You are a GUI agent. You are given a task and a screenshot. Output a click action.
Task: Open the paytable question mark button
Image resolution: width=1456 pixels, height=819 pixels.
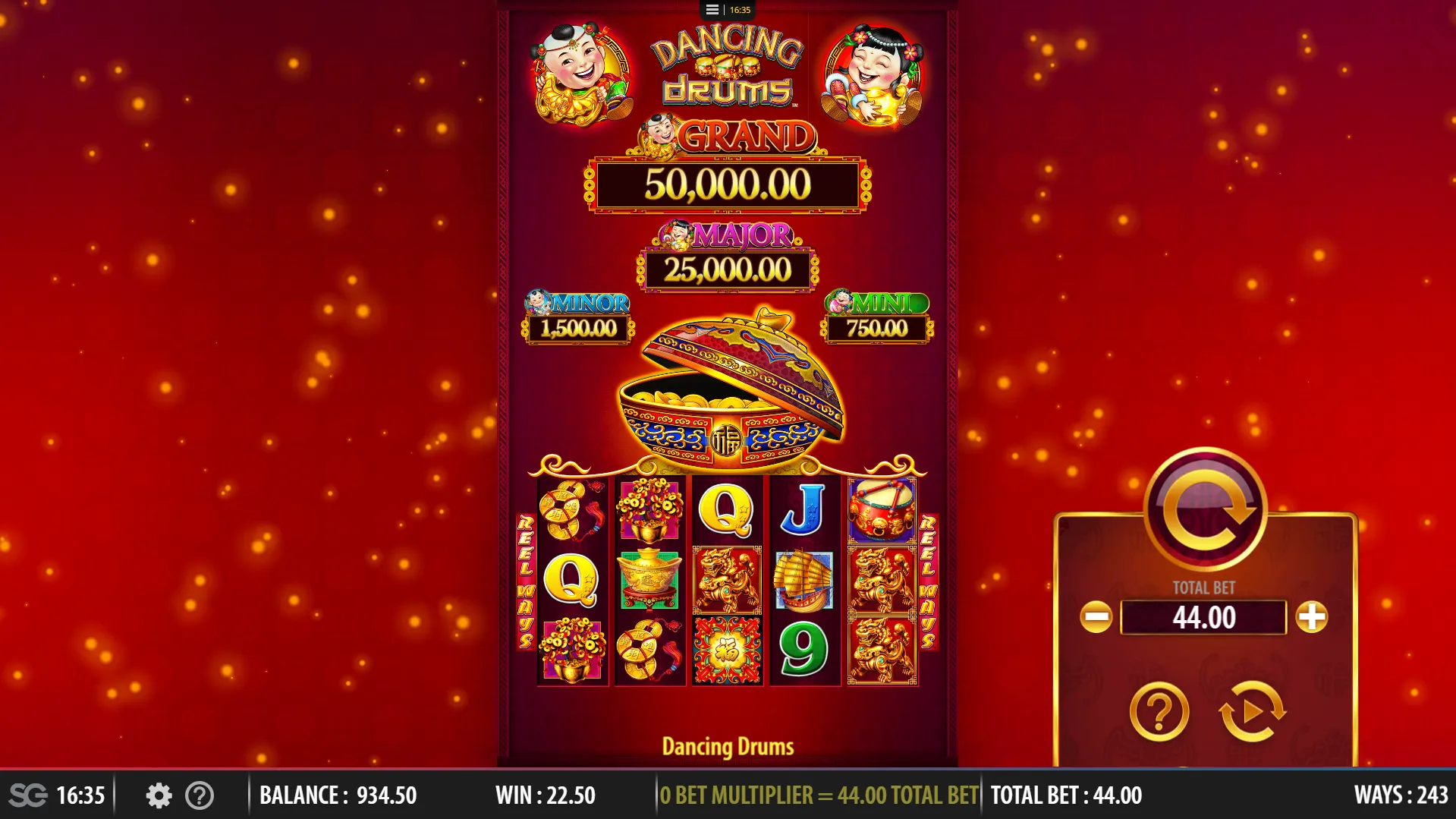pyautogui.click(x=1159, y=712)
